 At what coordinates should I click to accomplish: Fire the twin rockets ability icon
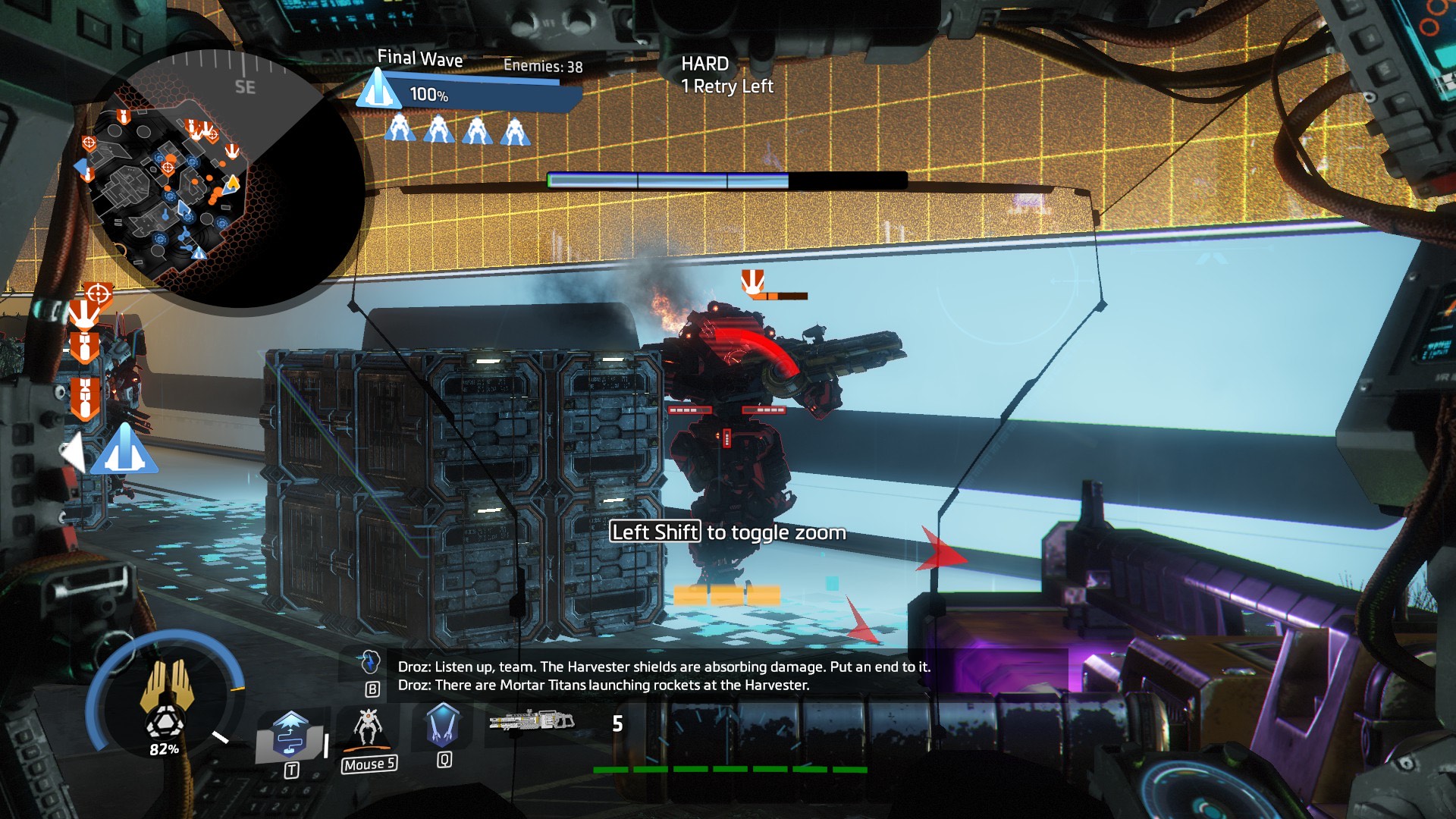(x=443, y=724)
